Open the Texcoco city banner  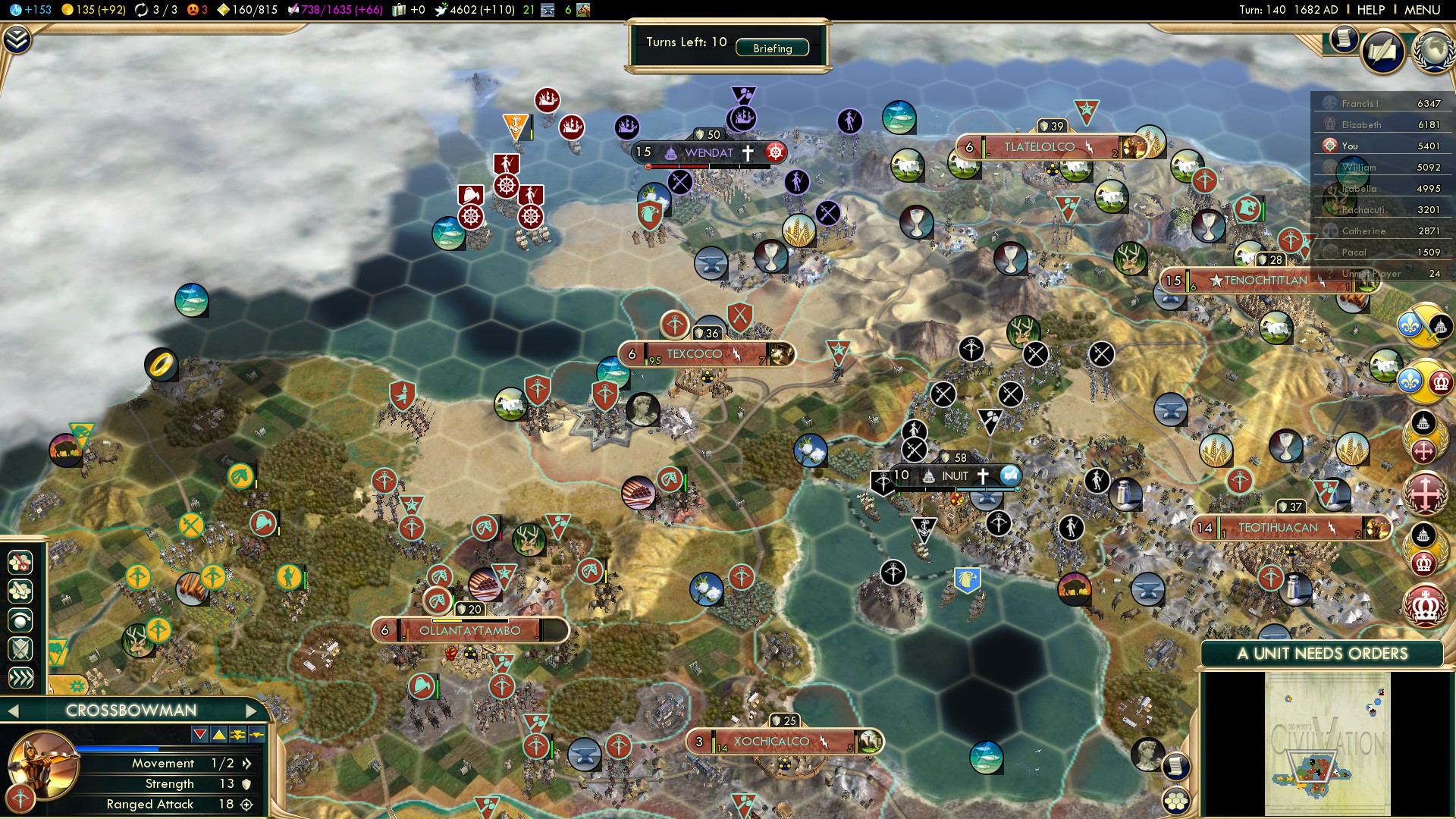coord(695,354)
